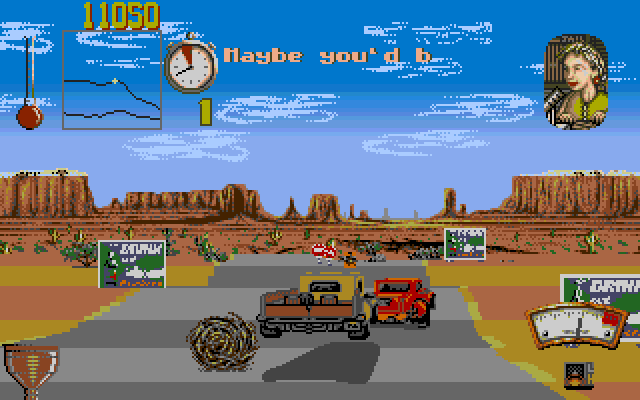
Task: Select the radio announcer portrait
Action: tap(576, 82)
